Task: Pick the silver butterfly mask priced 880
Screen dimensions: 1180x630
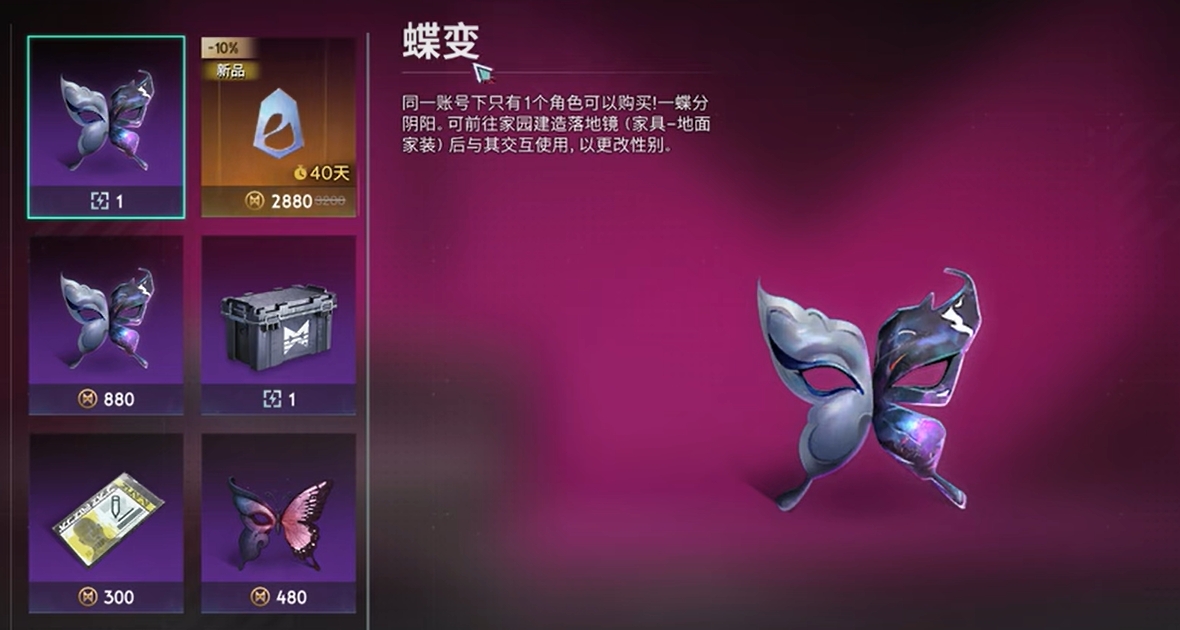Action: 106,324
